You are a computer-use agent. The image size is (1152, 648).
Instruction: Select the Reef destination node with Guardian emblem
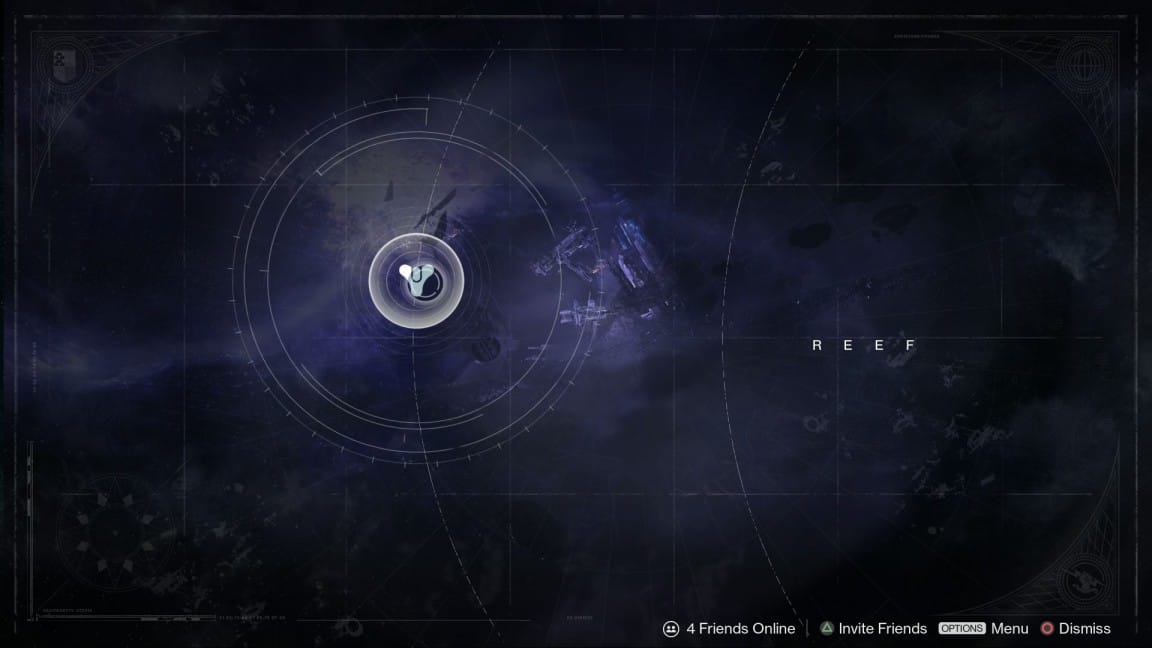[416, 279]
